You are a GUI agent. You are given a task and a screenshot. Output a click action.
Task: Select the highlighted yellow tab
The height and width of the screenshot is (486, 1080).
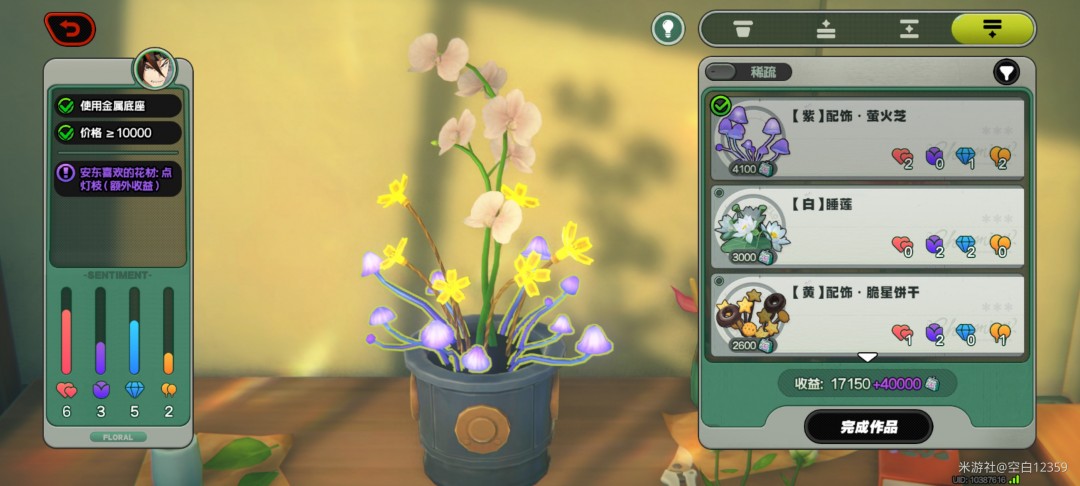click(991, 28)
